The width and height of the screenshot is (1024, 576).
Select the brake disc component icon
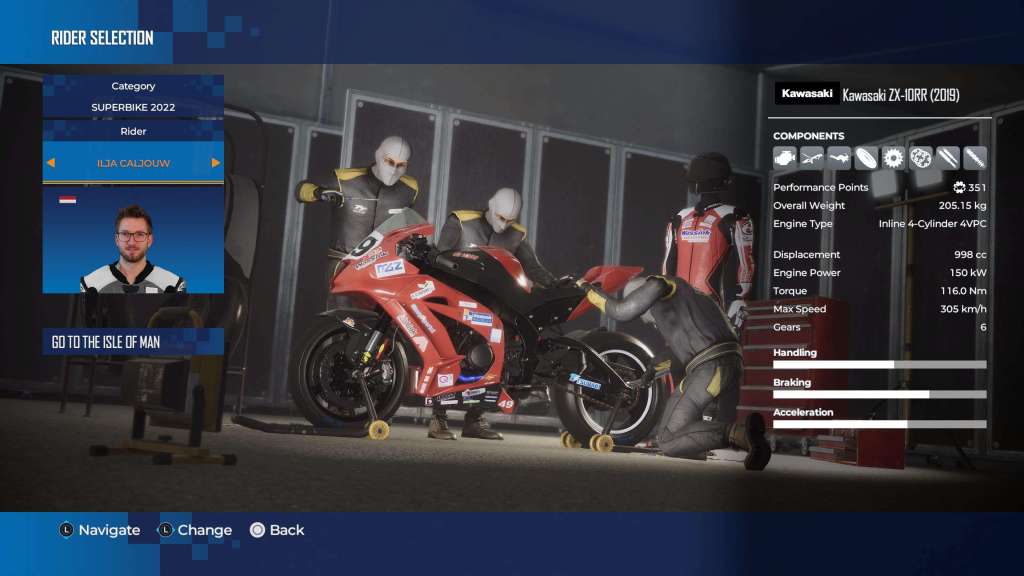click(x=920, y=157)
